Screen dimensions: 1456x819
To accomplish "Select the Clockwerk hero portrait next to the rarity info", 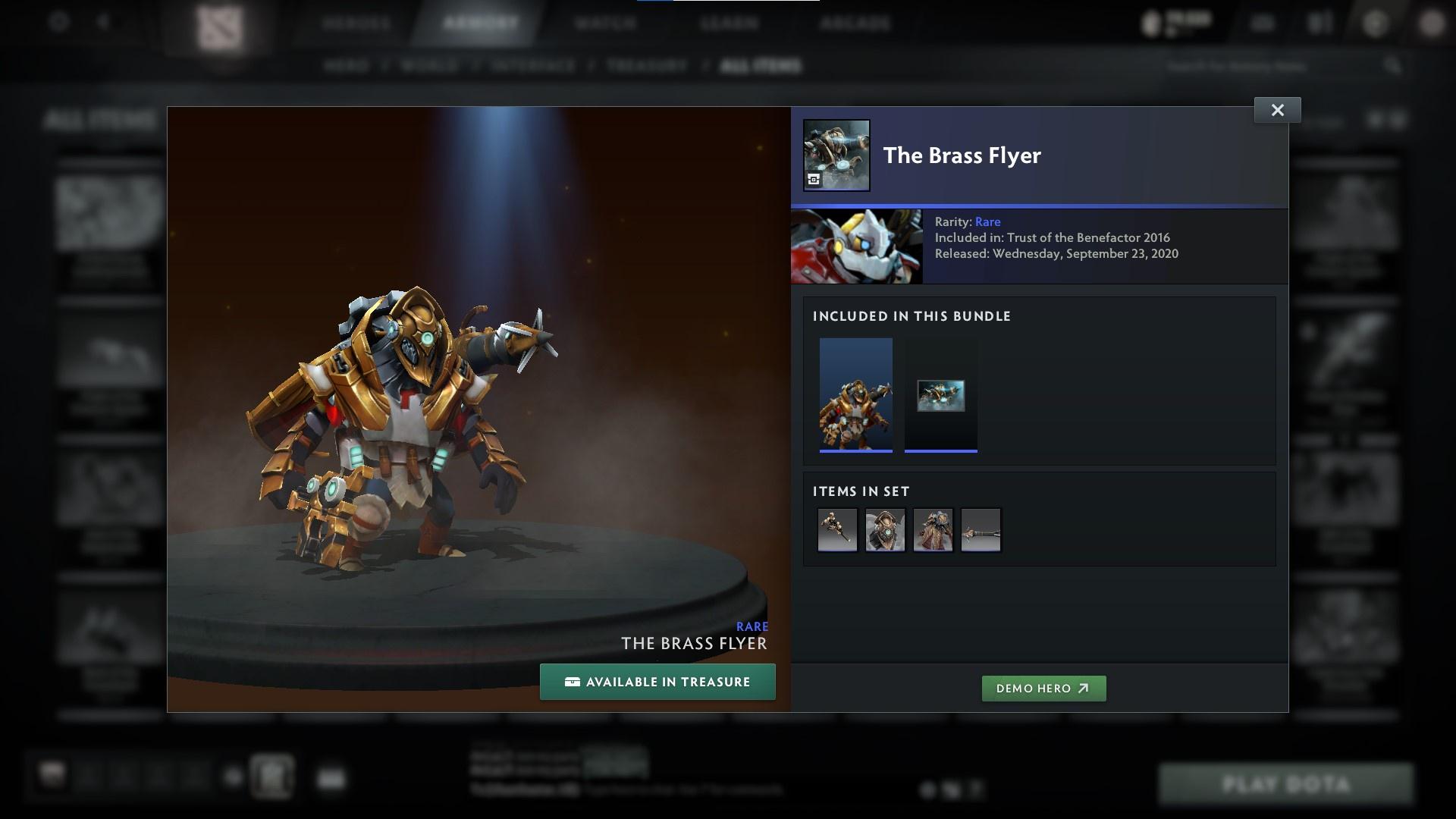I will point(856,246).
